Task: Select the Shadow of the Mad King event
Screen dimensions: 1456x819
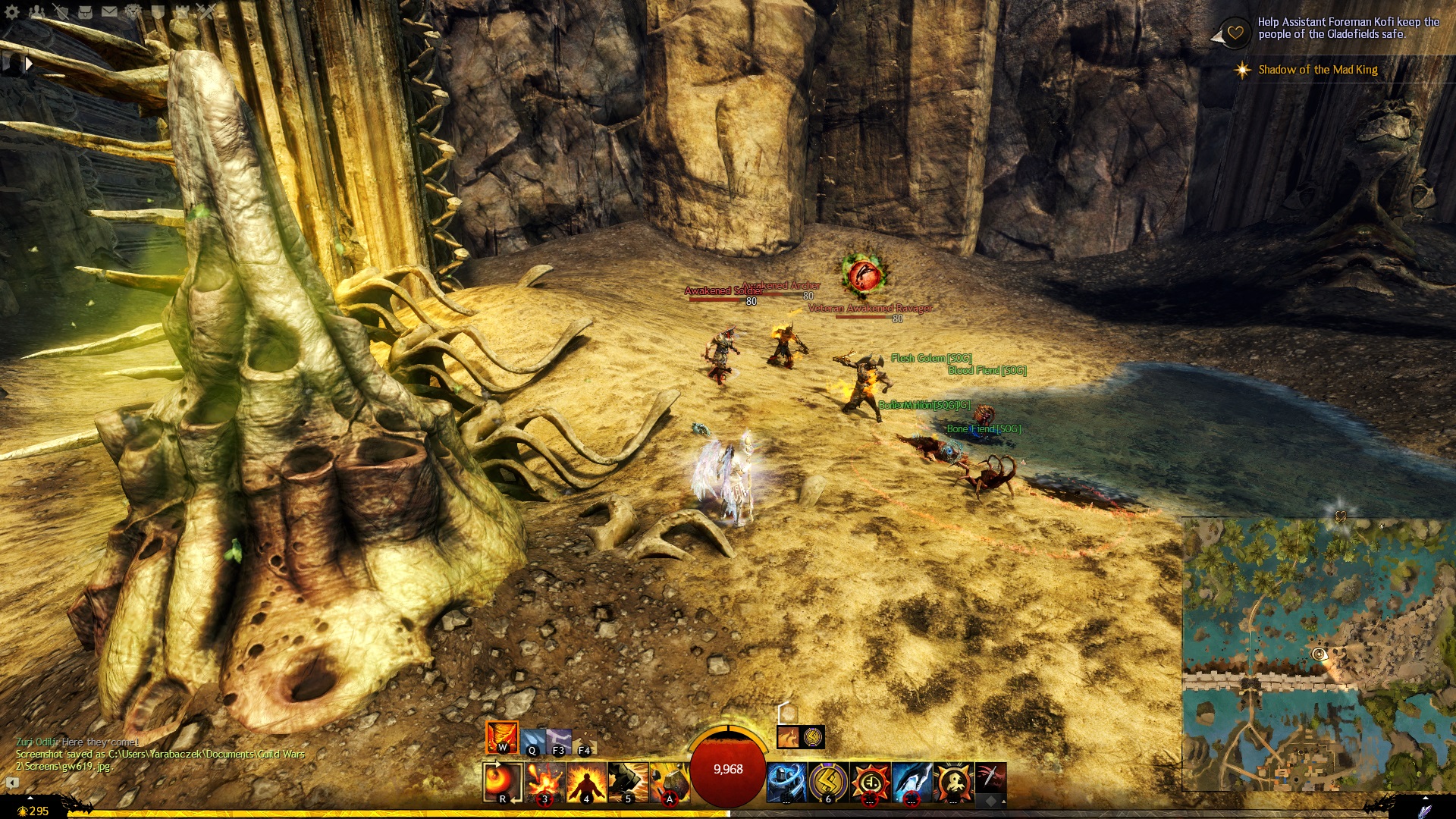Action: point(1317,70)
